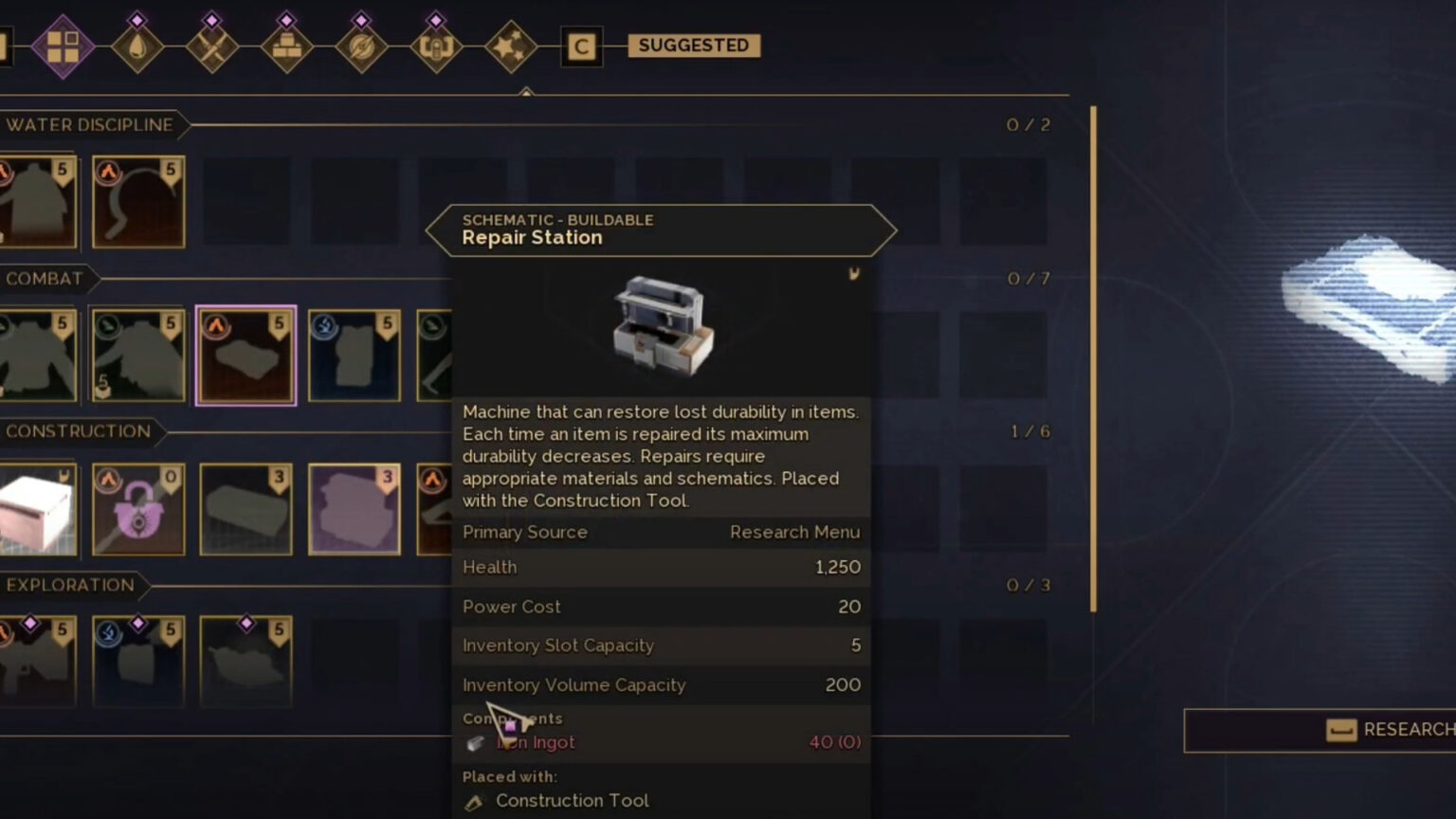Click the grid squares discipline icon
The width and height of the screenshot is (1456, 819).
pyautogui.click(x=64, y=45)
